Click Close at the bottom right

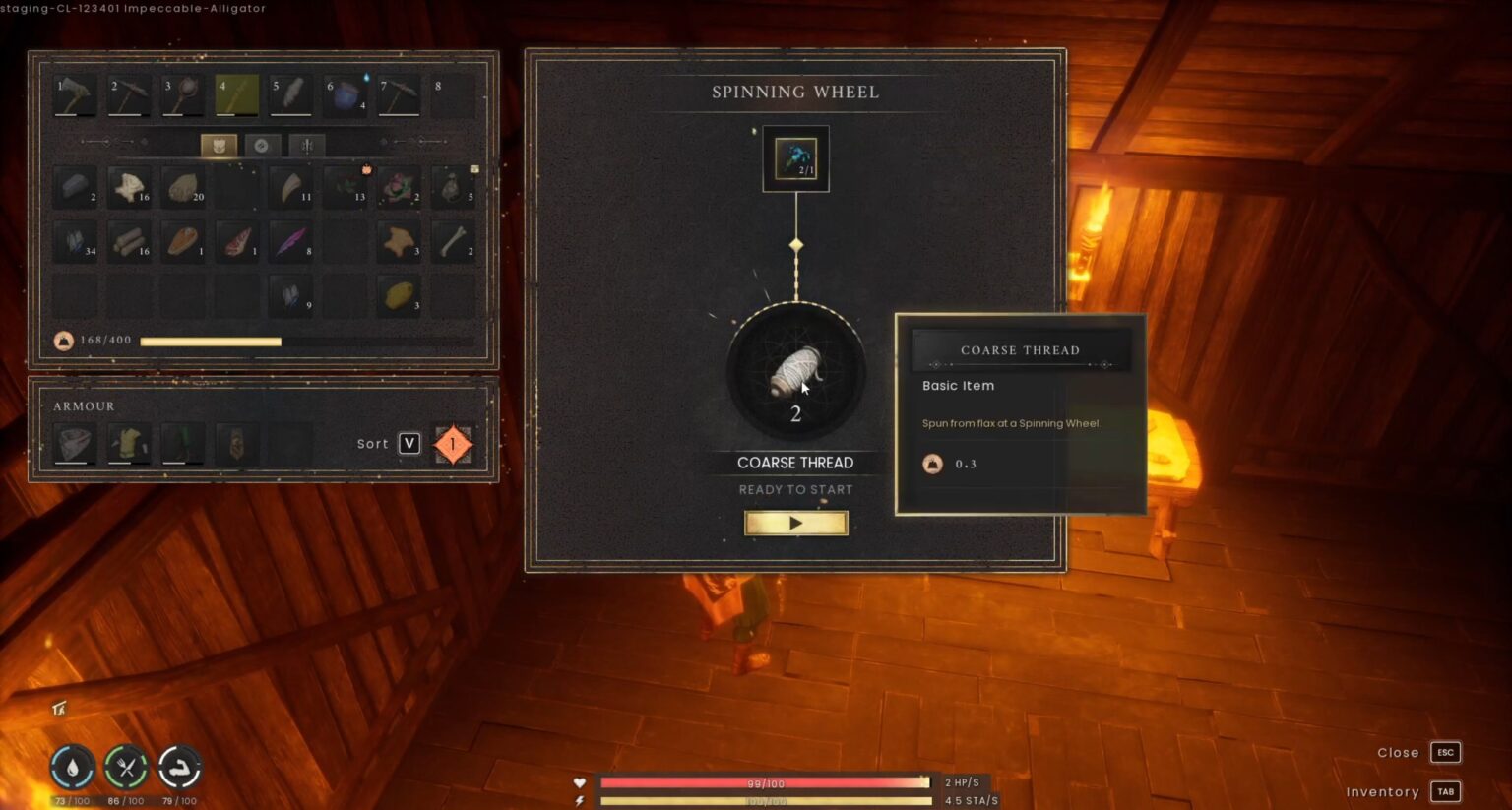[1397, 752]
